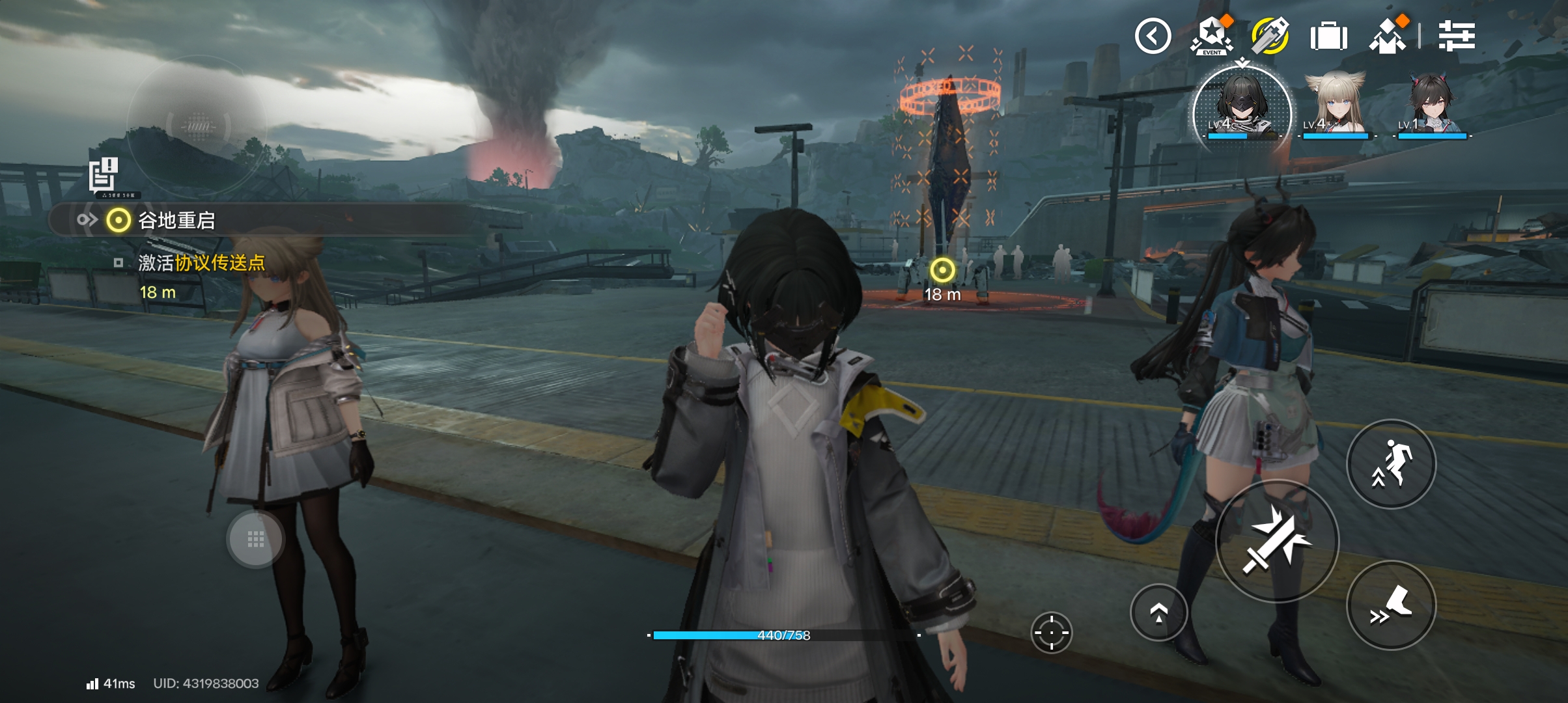Tap the circled back arrow button
This screenshot has width=1568, height=703.
coord(1153,36)
